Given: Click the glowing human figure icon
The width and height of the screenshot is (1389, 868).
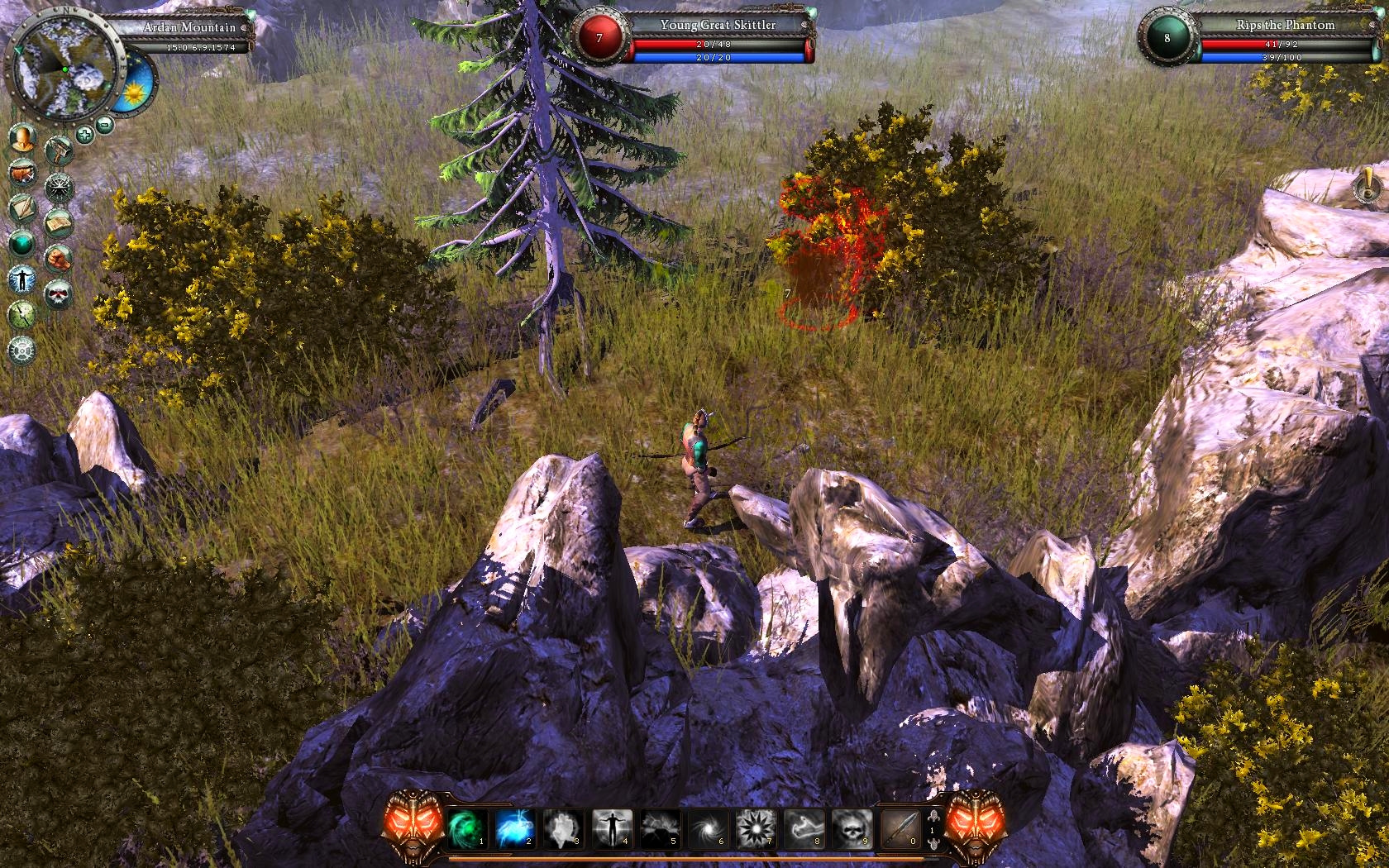Looking at the screenshot, I should point(22,279).
